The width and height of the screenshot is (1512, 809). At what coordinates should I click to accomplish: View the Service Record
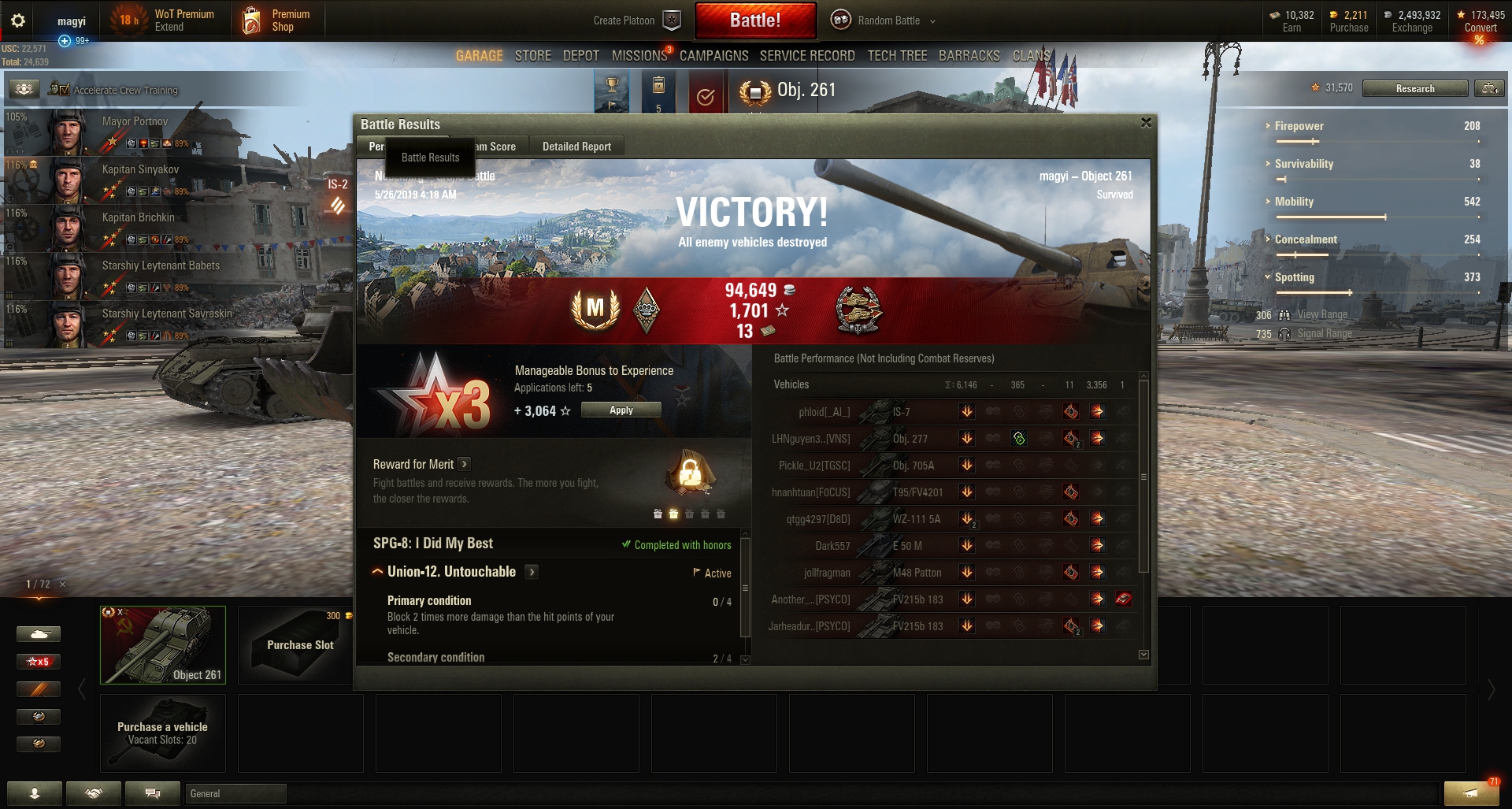click(x=806, y=56)
